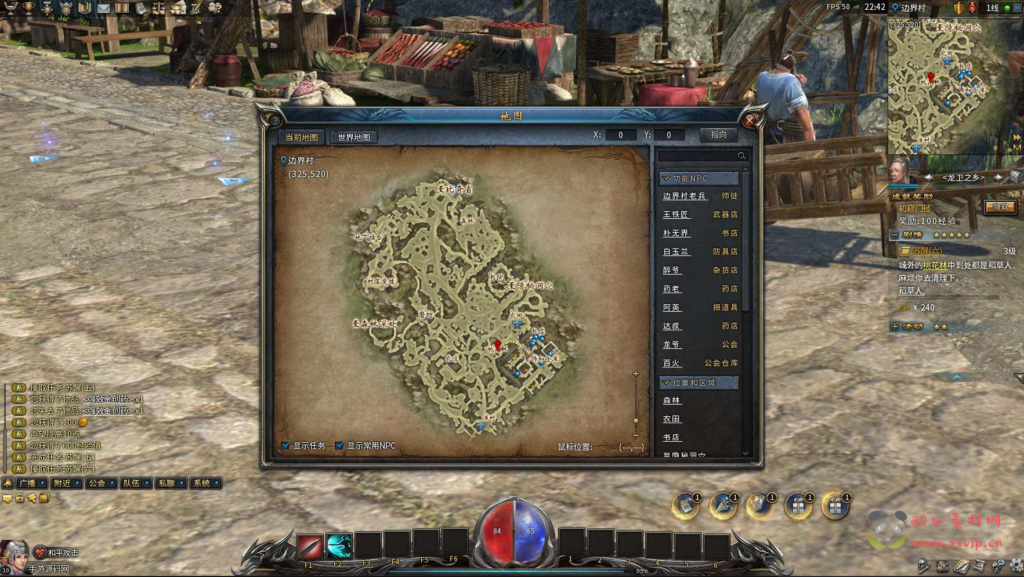Activate the red slash skill in F1 slot
Image resolution: width=1024 pixels, height=577 pixels.
(x=308, y=546)
